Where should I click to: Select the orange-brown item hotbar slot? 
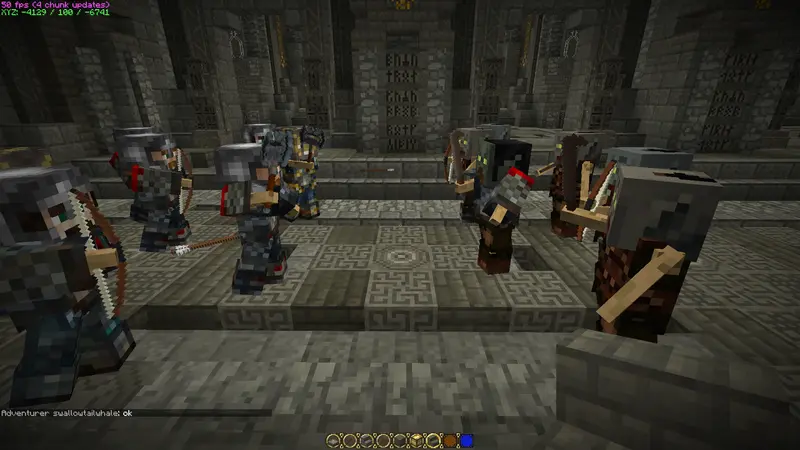tap(451, 440)
